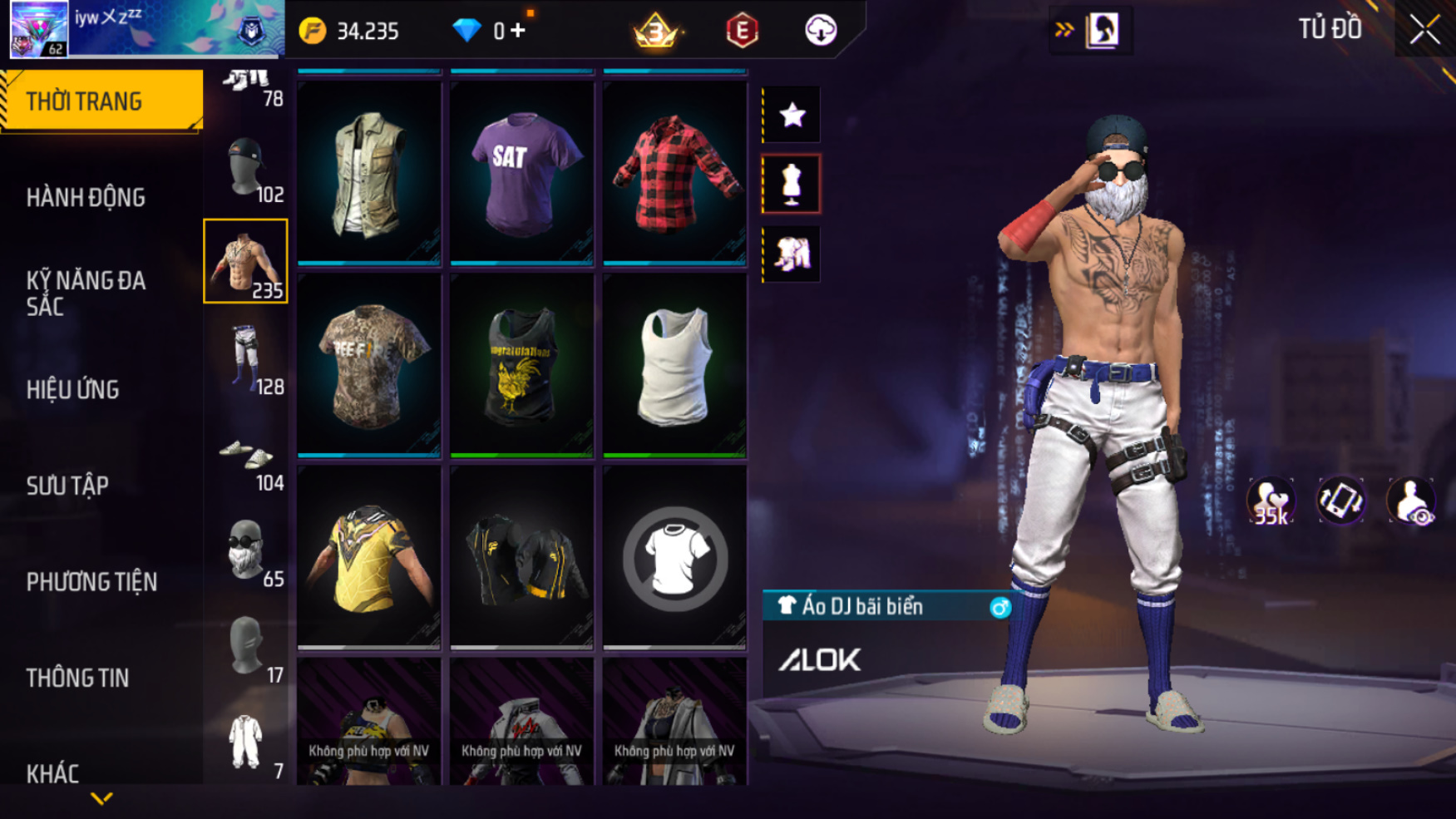Open the Hành Động menu section
This screenshot has width=1456, height=819.
pyautogui.click(x=86, y=198)
